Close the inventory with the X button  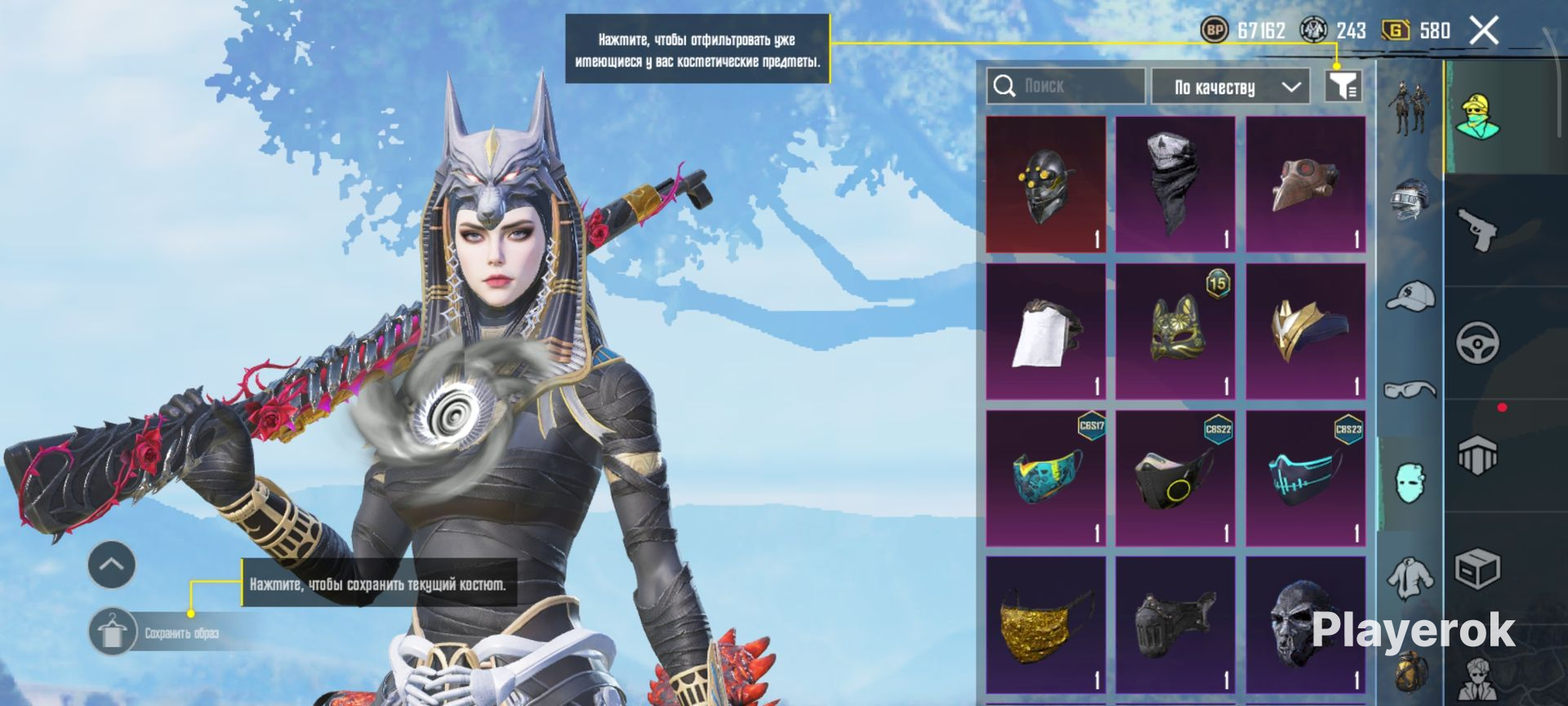click(1484, 31)
